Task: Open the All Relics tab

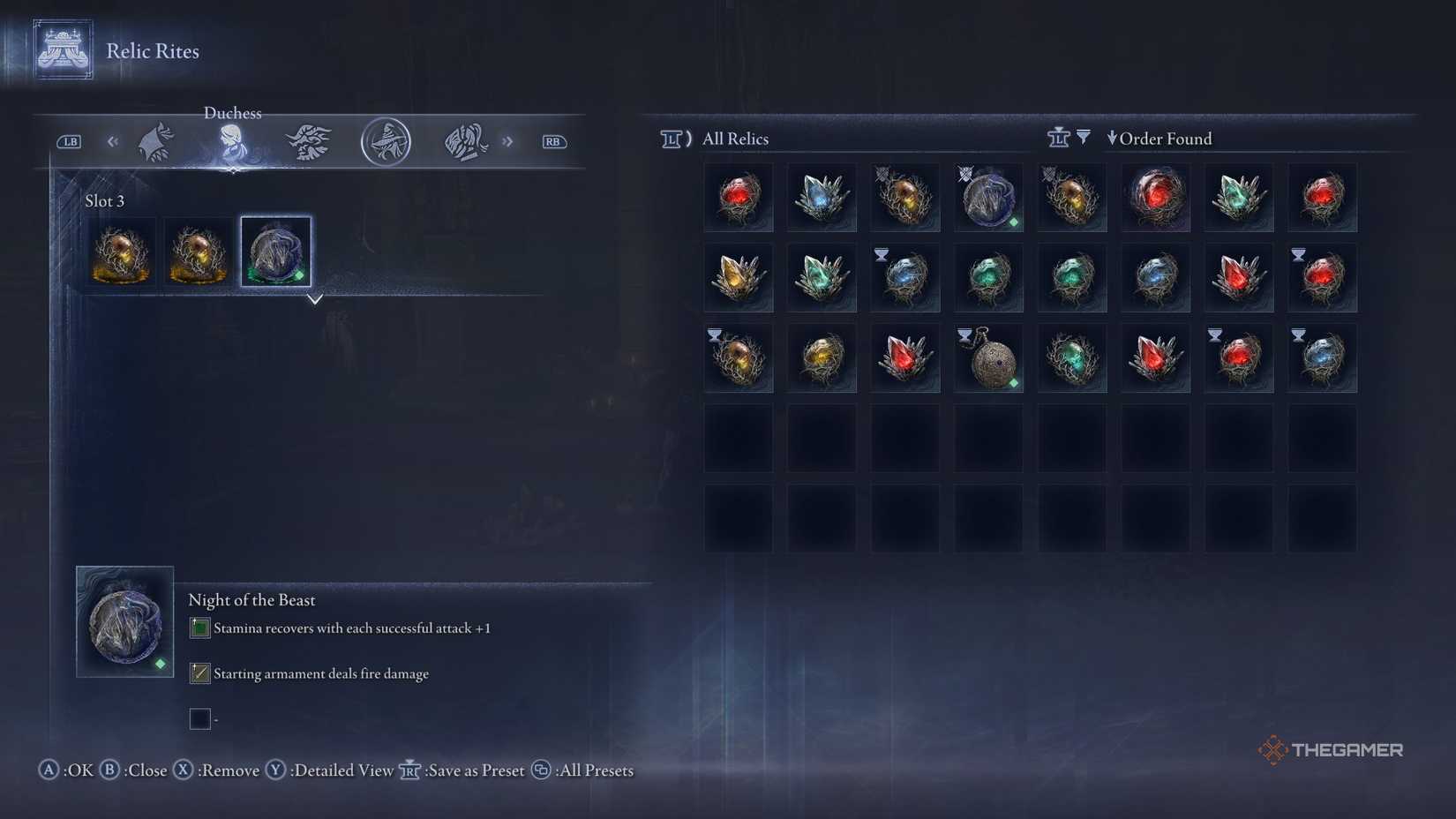Action: point(734,138)
